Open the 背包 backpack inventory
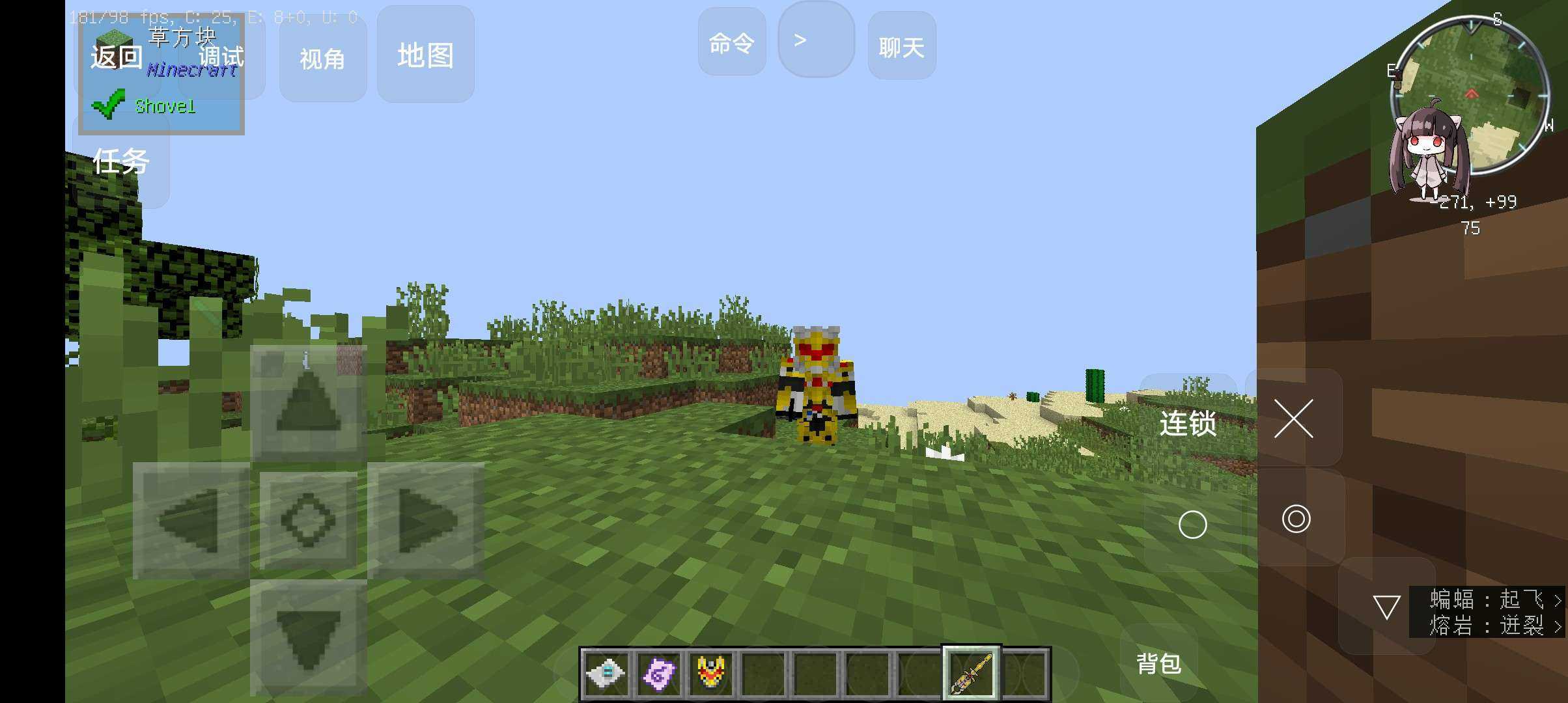The height and width of the screenshot is (703, 1568). [x=1158, y=663]
